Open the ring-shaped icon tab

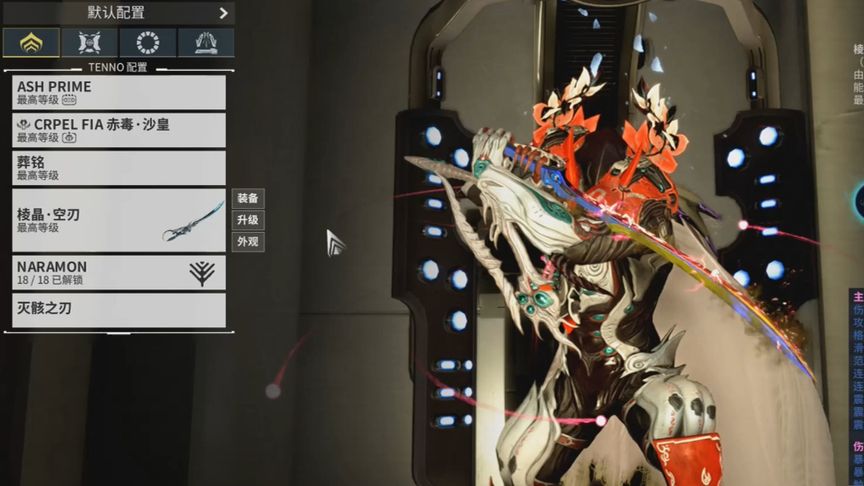147,42
